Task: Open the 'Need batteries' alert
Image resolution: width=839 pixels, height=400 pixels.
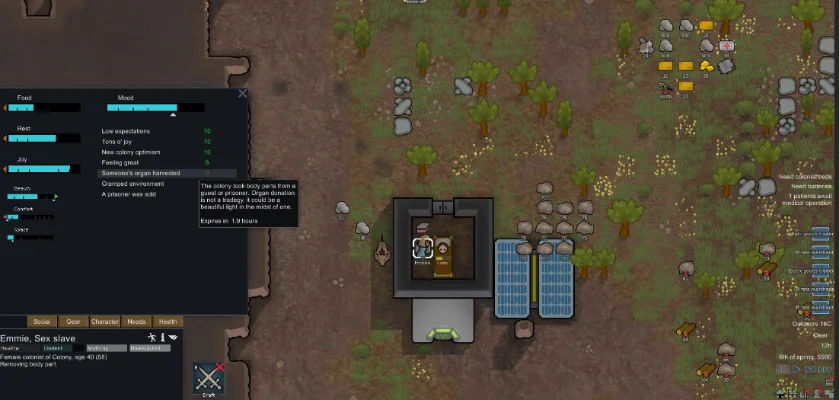Action: tap(812, 186)
